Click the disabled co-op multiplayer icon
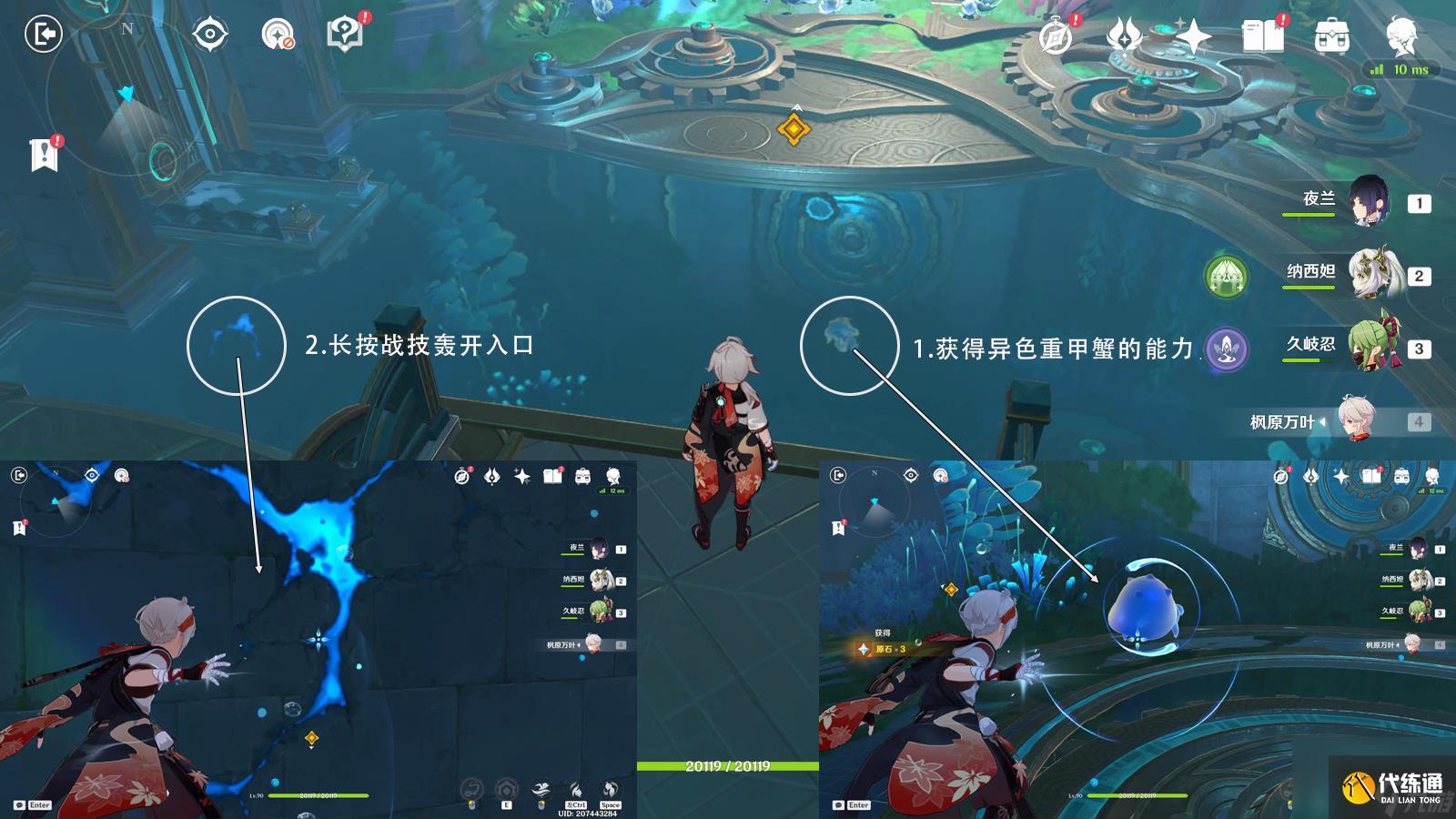This screenshot has width=1456, height=819. click(278, 34)
